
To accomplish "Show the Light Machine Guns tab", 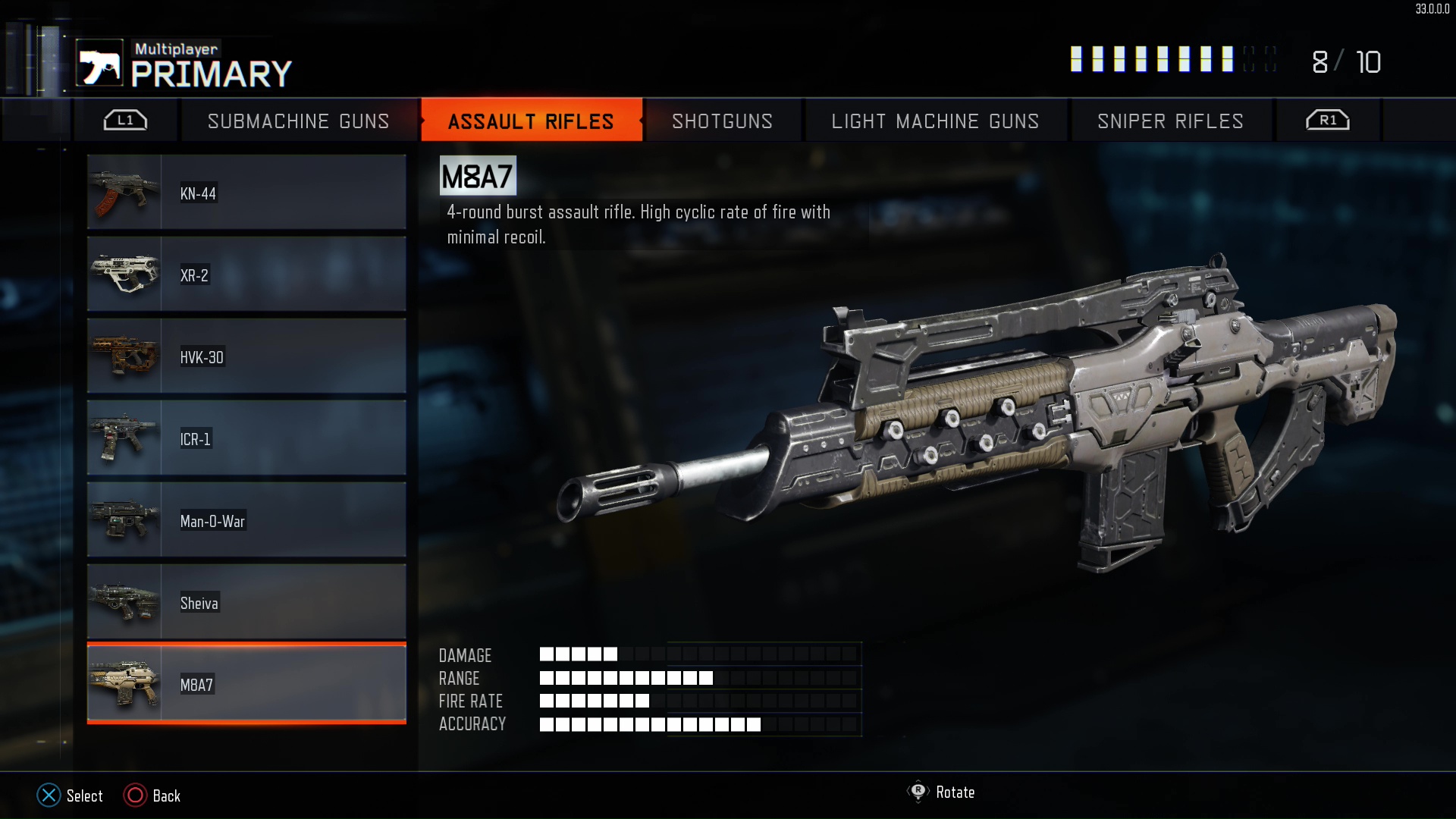I will pos(935,121).
